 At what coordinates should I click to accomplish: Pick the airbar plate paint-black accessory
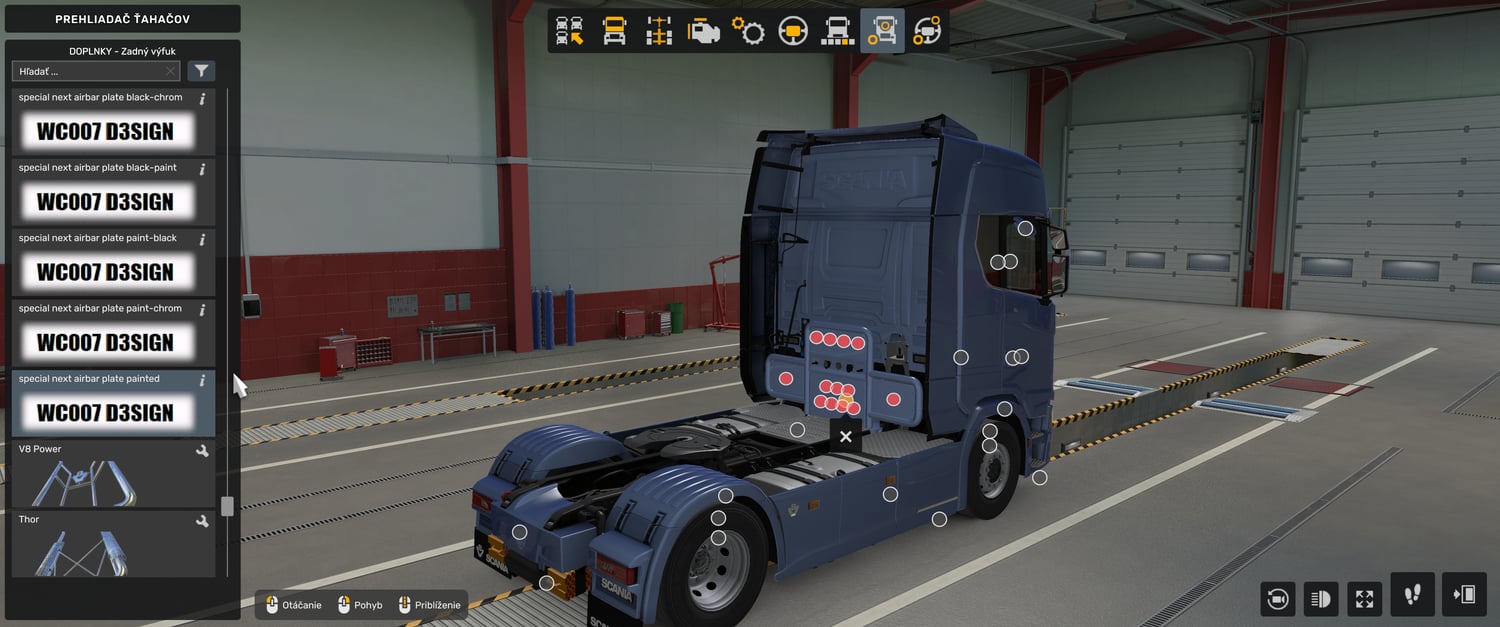(105, 271)
